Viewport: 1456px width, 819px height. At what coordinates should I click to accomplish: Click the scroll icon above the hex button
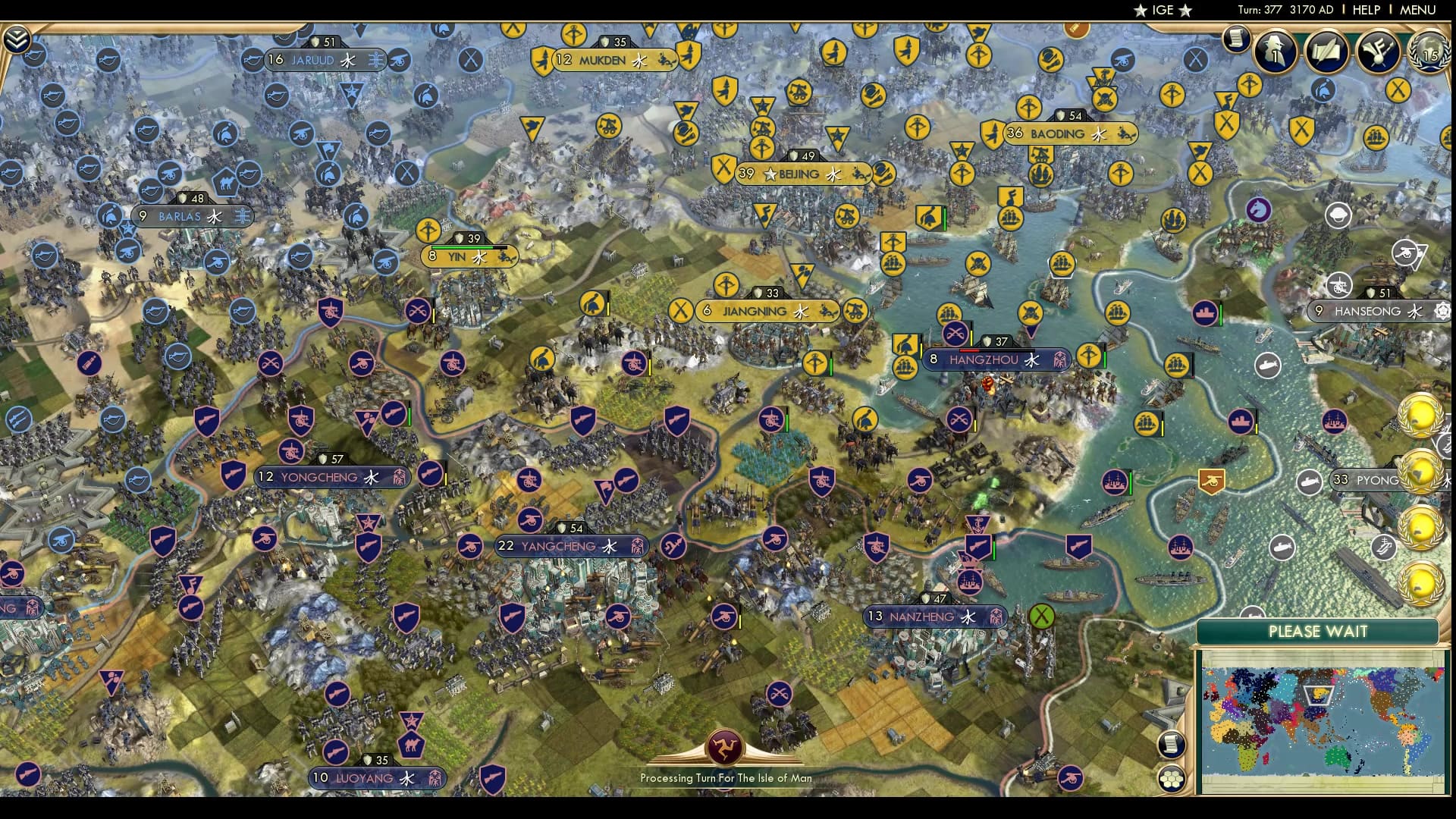tap(1172, 745)
